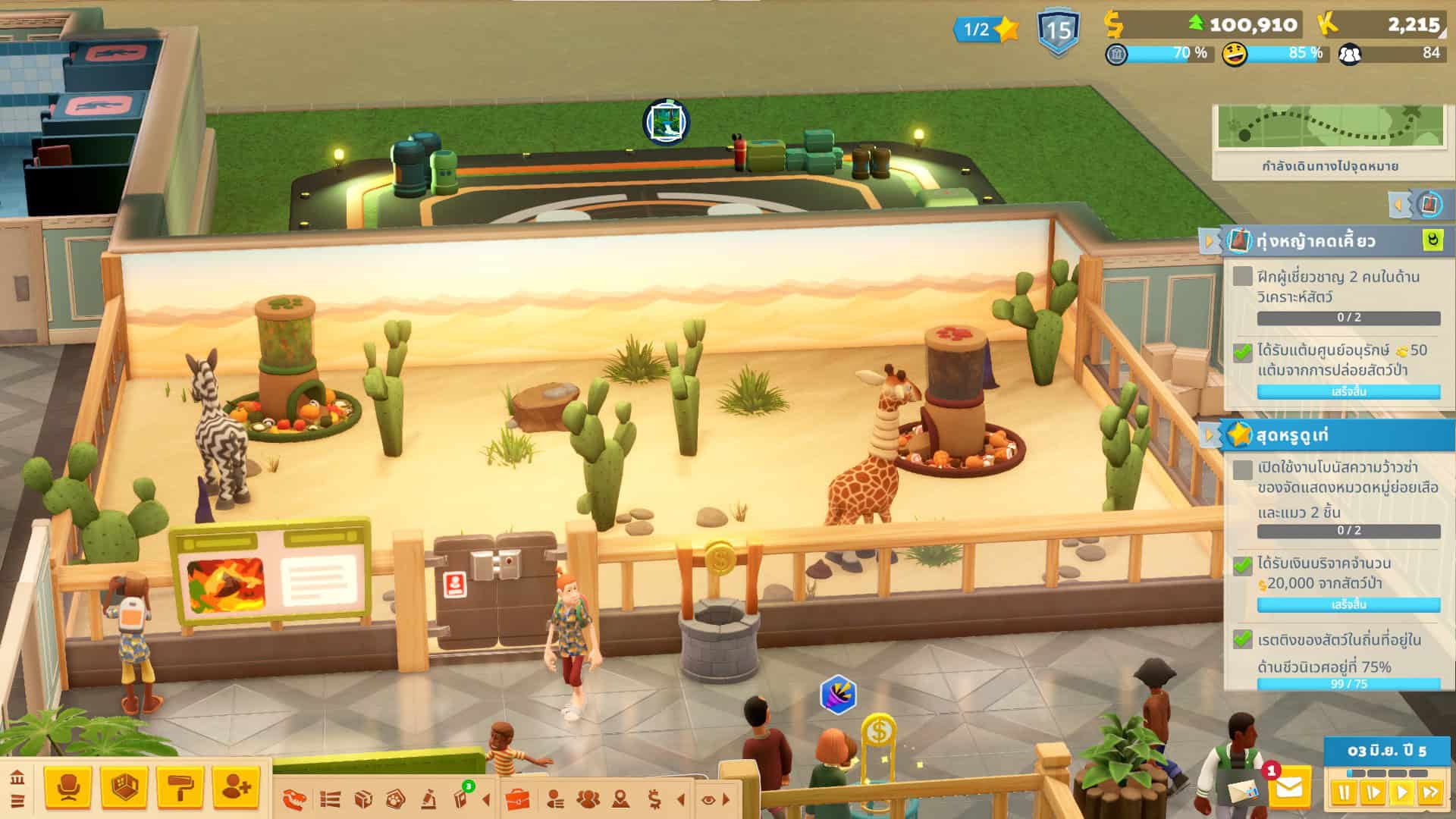Open the museum menu building icon
The height and width of the screenshot is (819, 1456).
pos(17,777)
